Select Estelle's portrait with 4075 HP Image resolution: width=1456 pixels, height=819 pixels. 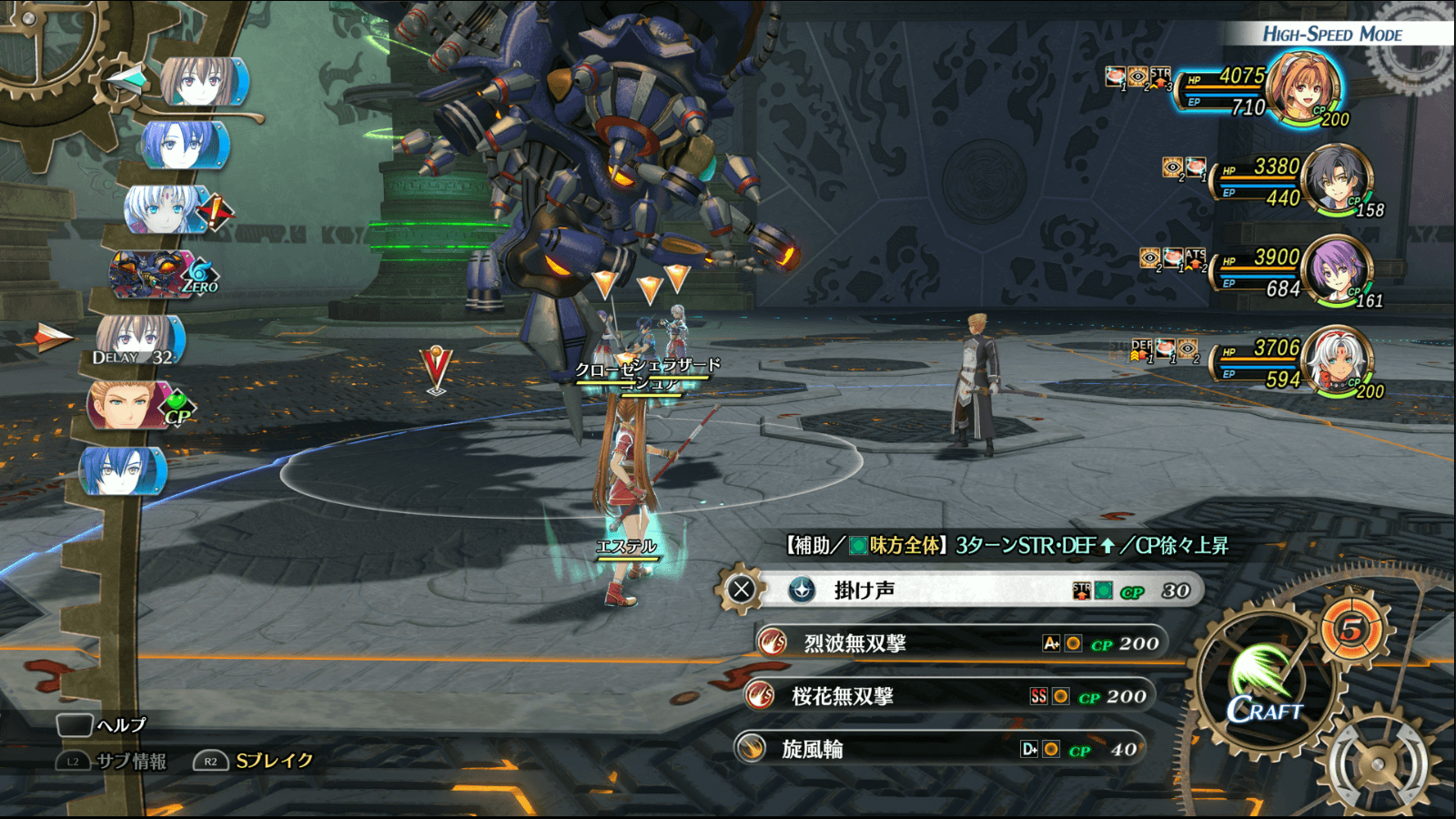(x=1303, y=87)
